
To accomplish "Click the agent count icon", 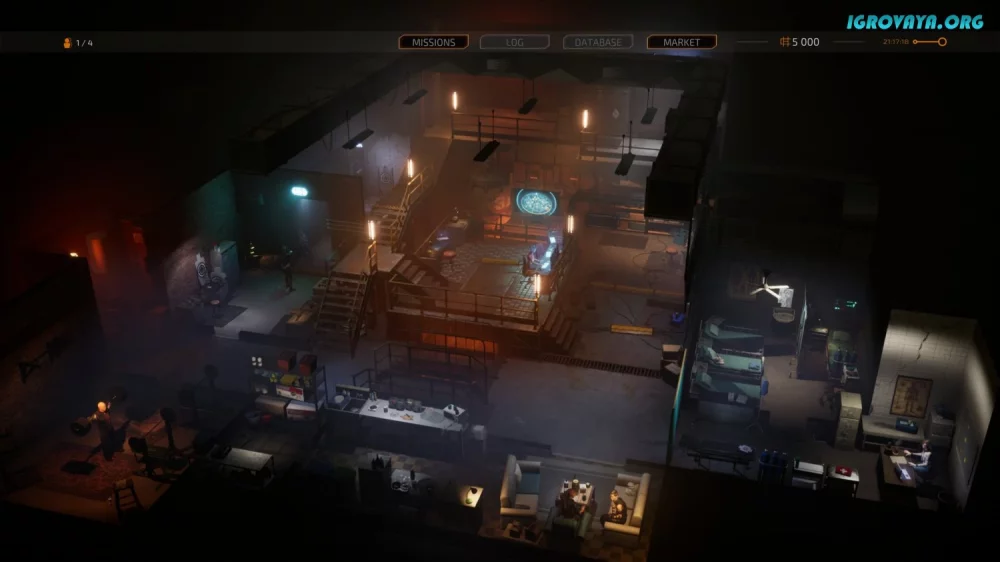I will 68,43.
